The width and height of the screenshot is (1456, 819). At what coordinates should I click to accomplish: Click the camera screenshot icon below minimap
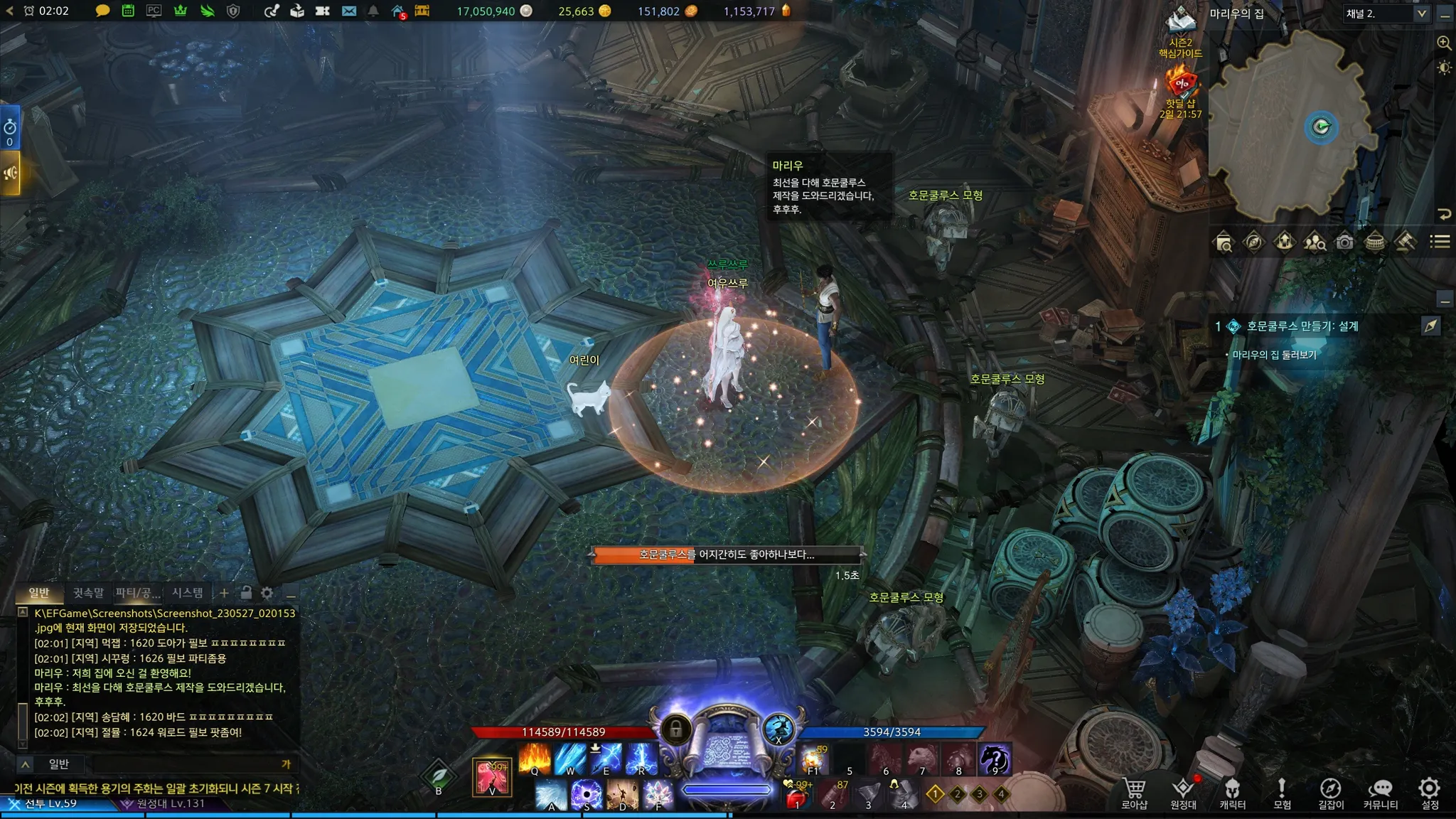(x=1344, y=242)
